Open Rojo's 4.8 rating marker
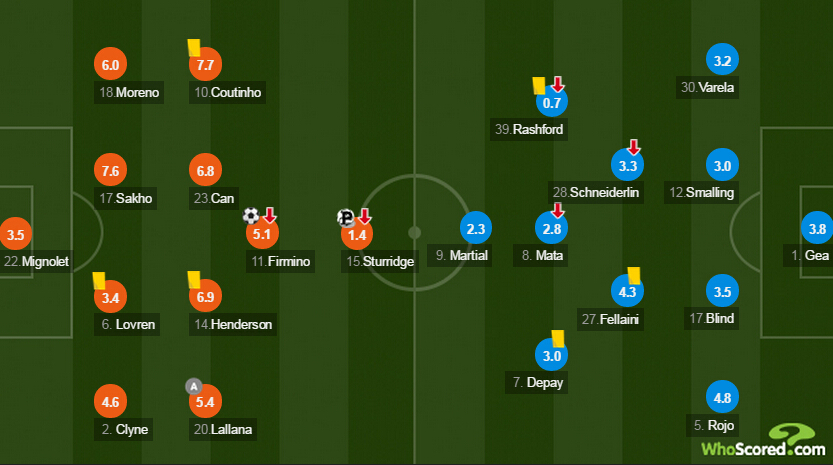Image resolution: width=833 pixels, height=465 pixels. (x=720, y=395)
